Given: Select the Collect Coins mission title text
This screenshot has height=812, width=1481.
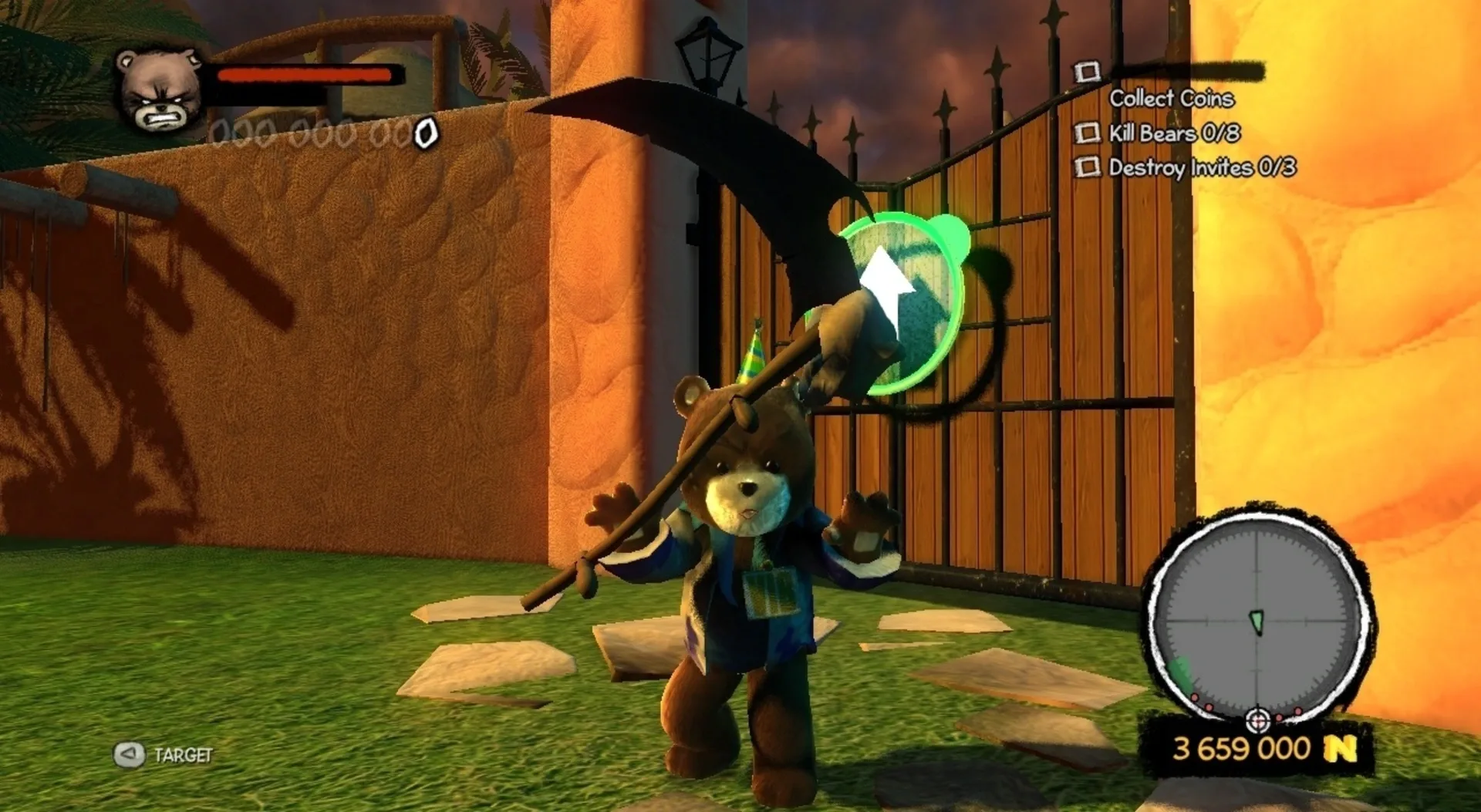Looking at the screenshot, I should coord(1172,99).
